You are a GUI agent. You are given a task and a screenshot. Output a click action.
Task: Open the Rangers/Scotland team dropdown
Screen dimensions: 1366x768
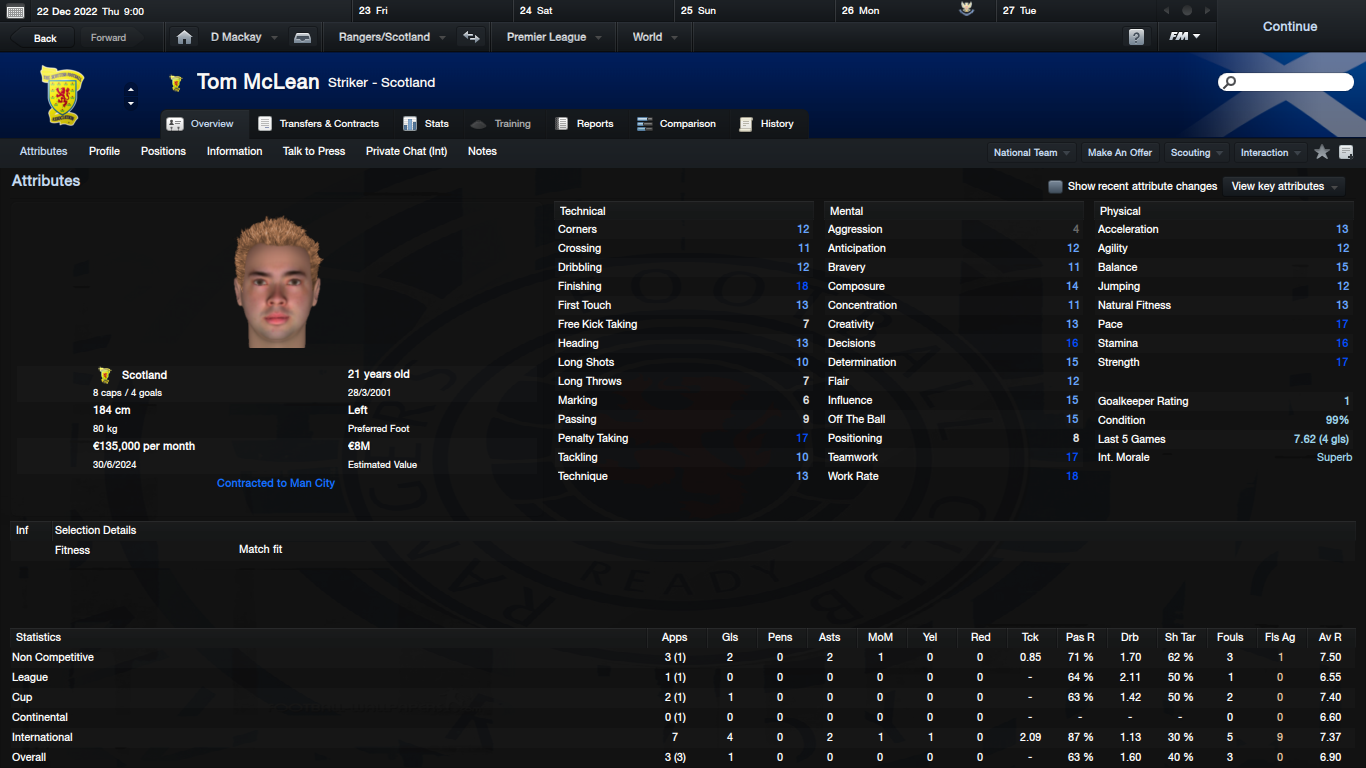pyautogui.click(x=391, y=37)
